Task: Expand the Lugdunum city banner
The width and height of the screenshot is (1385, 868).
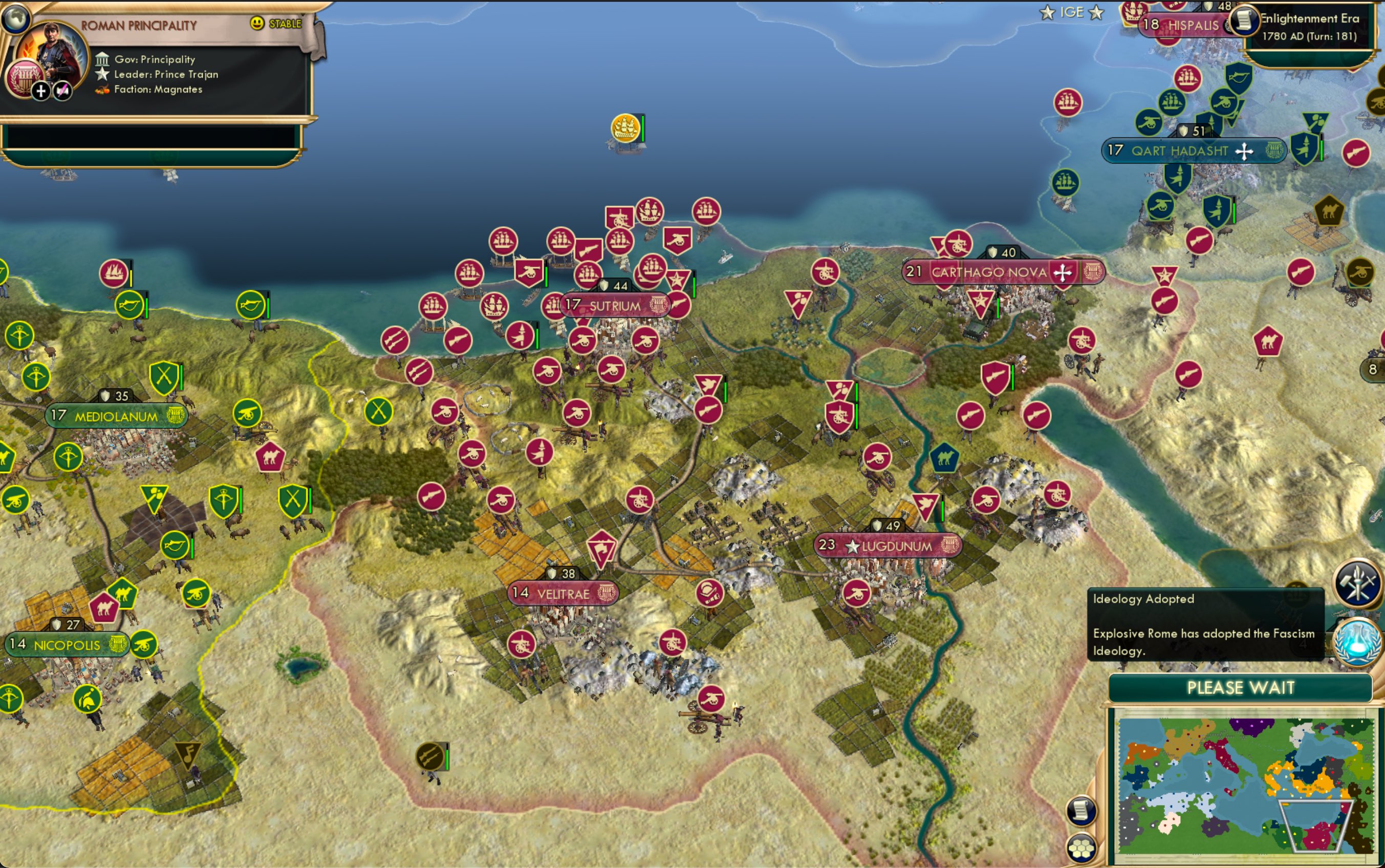Action: tap(893, 546)
